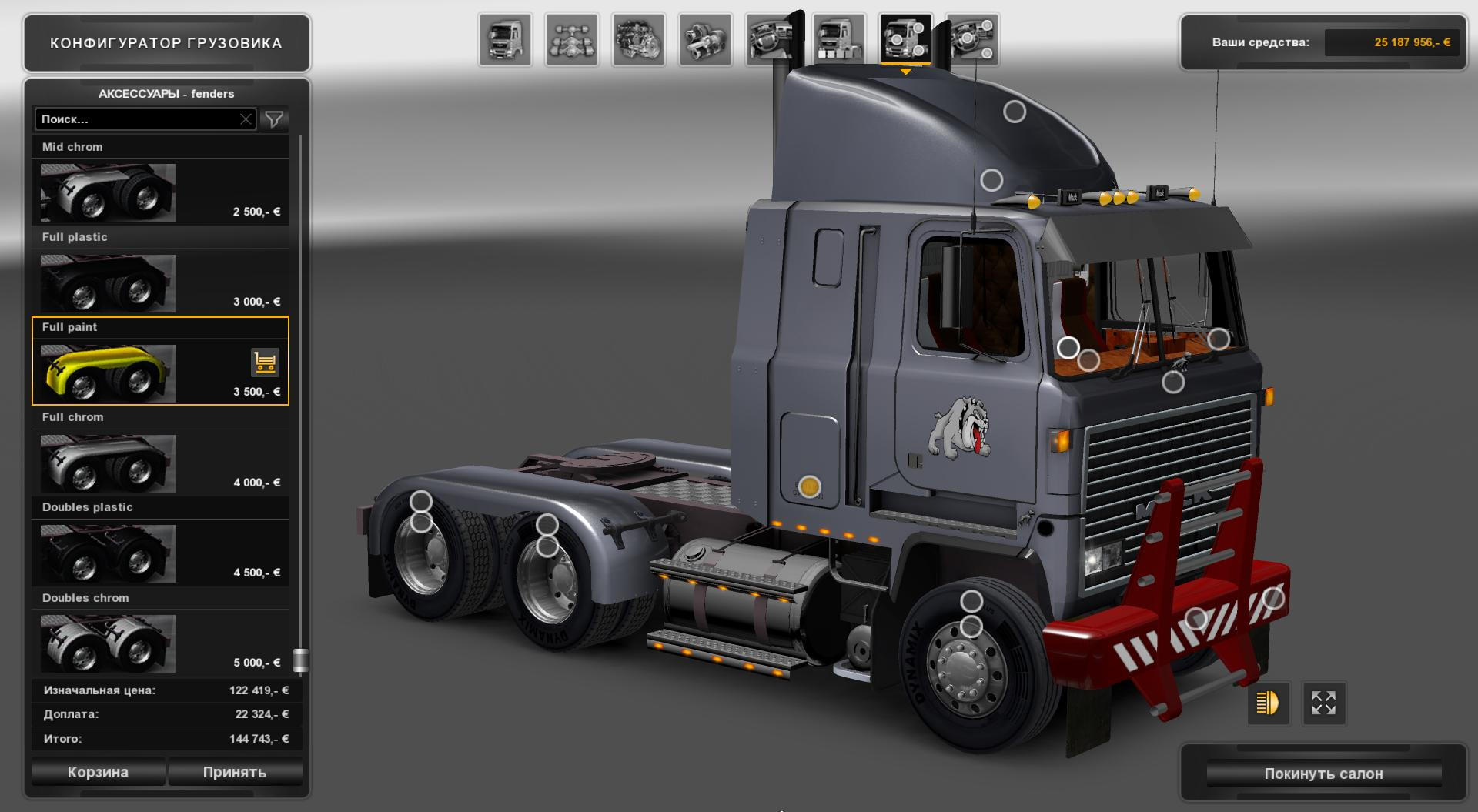Toggle the fullscreen truck view
1478x812 pixels.
click(x=1324, y=703)
